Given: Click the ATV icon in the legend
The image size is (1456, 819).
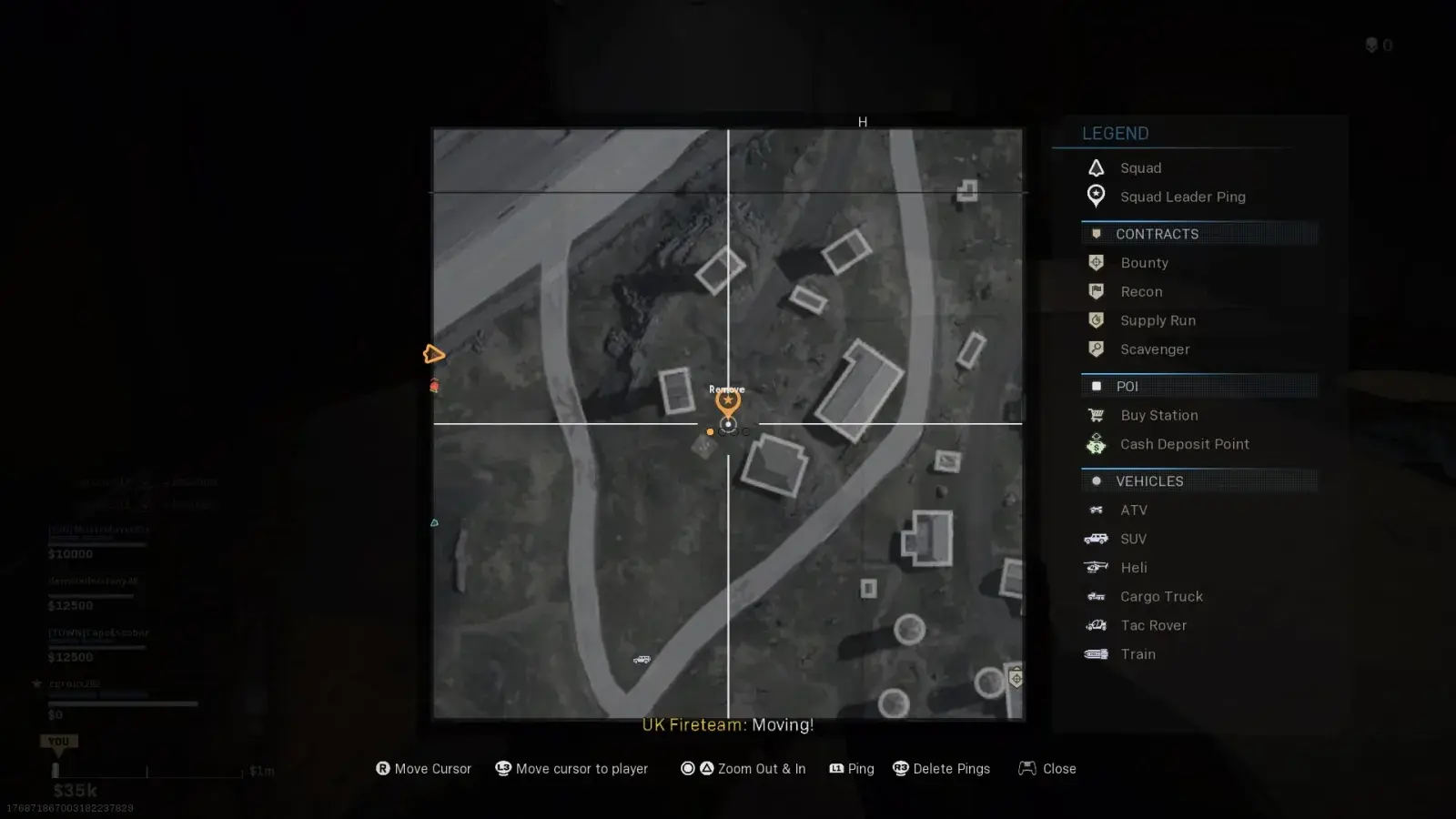Looking at the screenshot, I should (1097, 510).
